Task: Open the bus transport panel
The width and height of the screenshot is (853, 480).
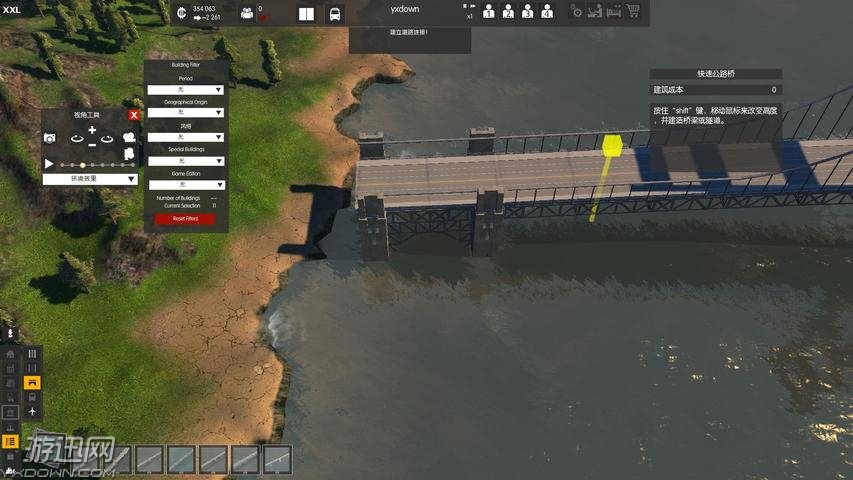Action: (334, 14)
